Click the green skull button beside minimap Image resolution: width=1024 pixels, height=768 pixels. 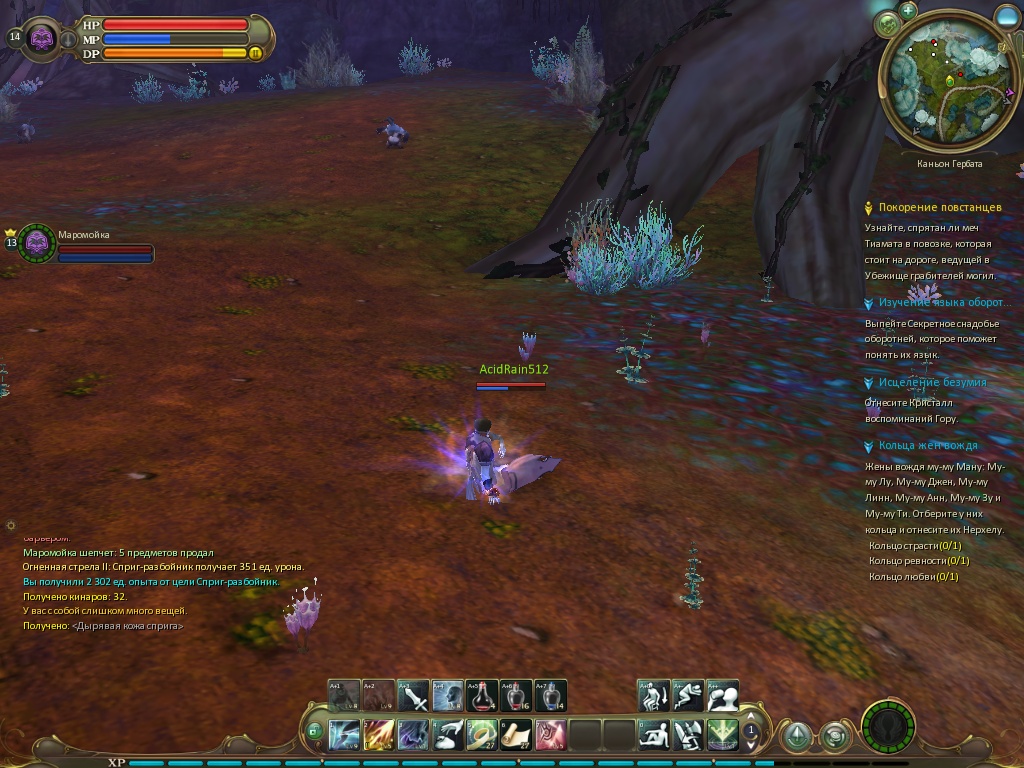pyautogui.click(x=887, y=24)
